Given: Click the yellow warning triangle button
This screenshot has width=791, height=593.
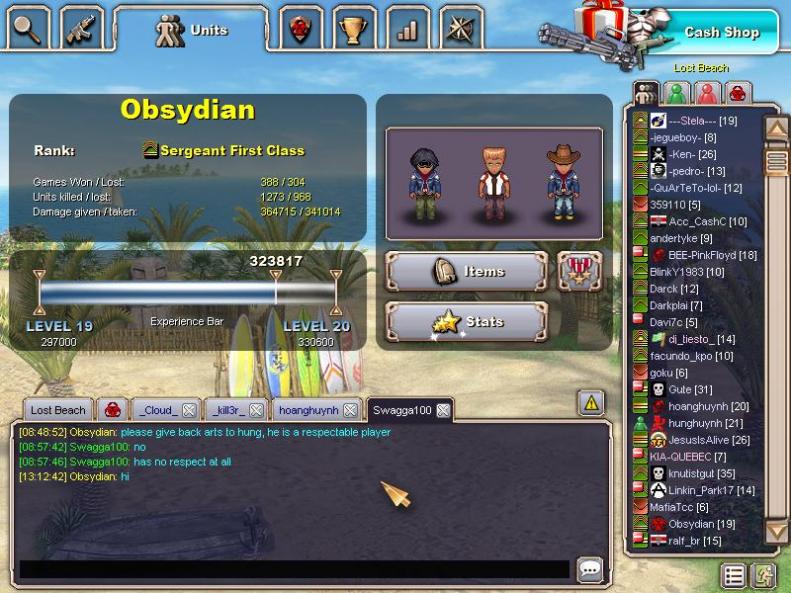Looking at the screenshot, I should [x=591, y=403].
